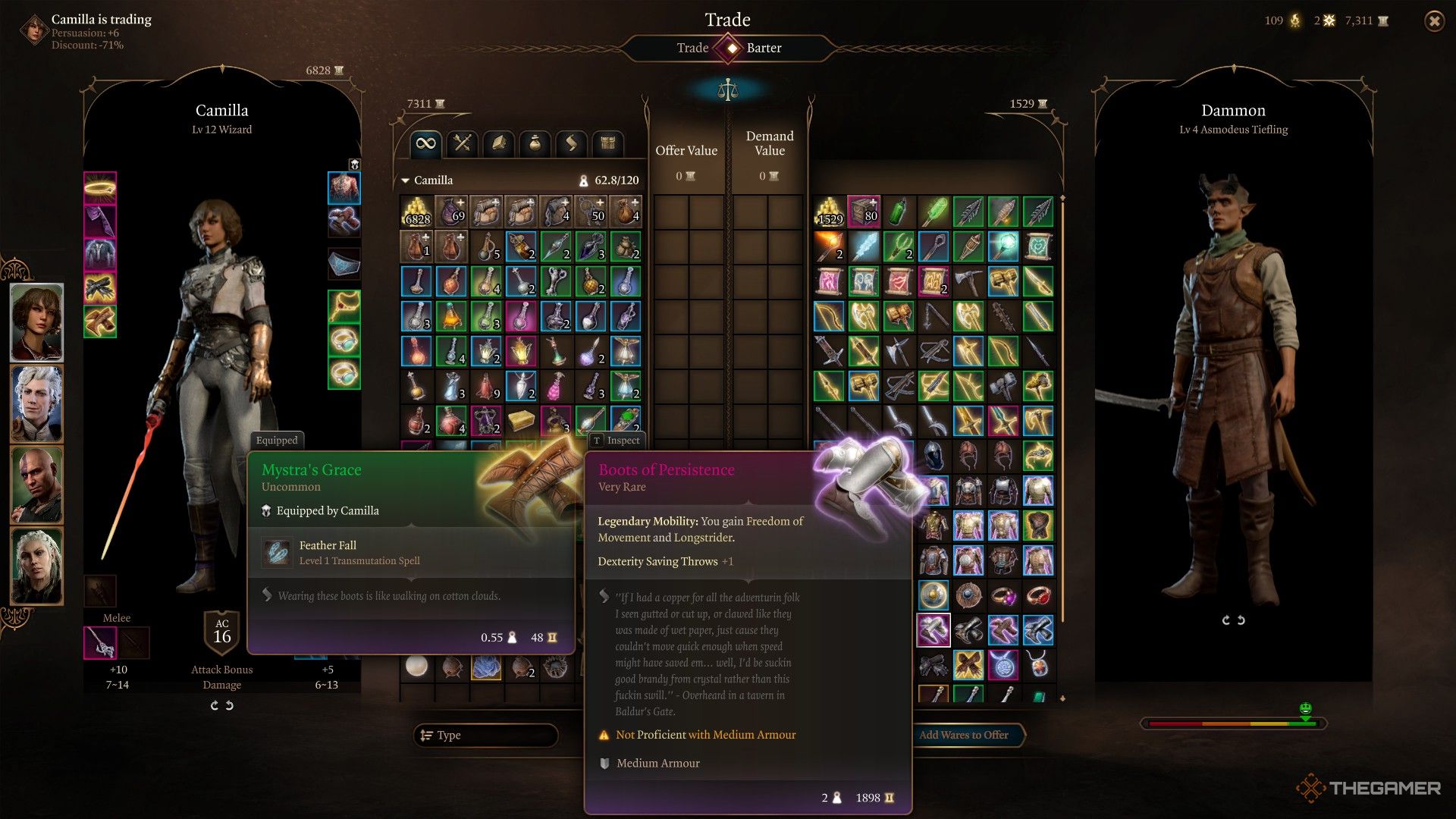Select the blonde woman party portrait
The height and width of the screenshot is (819, 1456).
pos(36,566)
